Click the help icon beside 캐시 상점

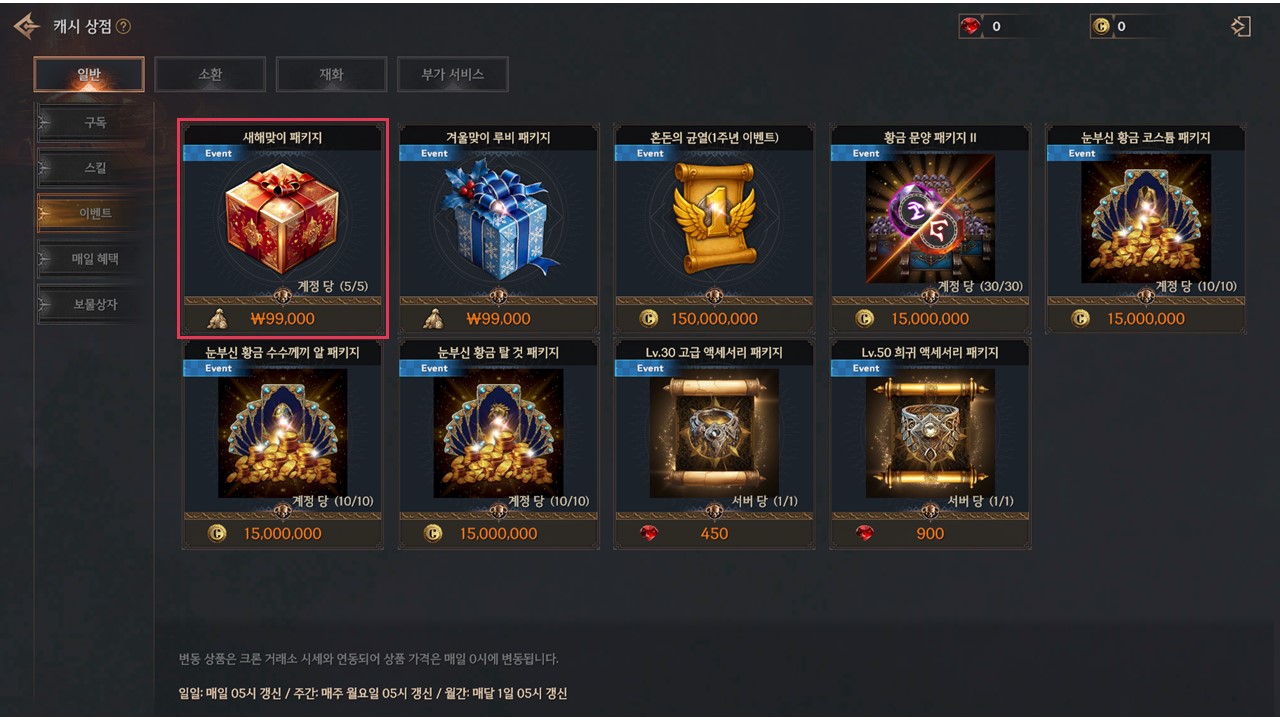pyautogui.click(x=123, y=27)
